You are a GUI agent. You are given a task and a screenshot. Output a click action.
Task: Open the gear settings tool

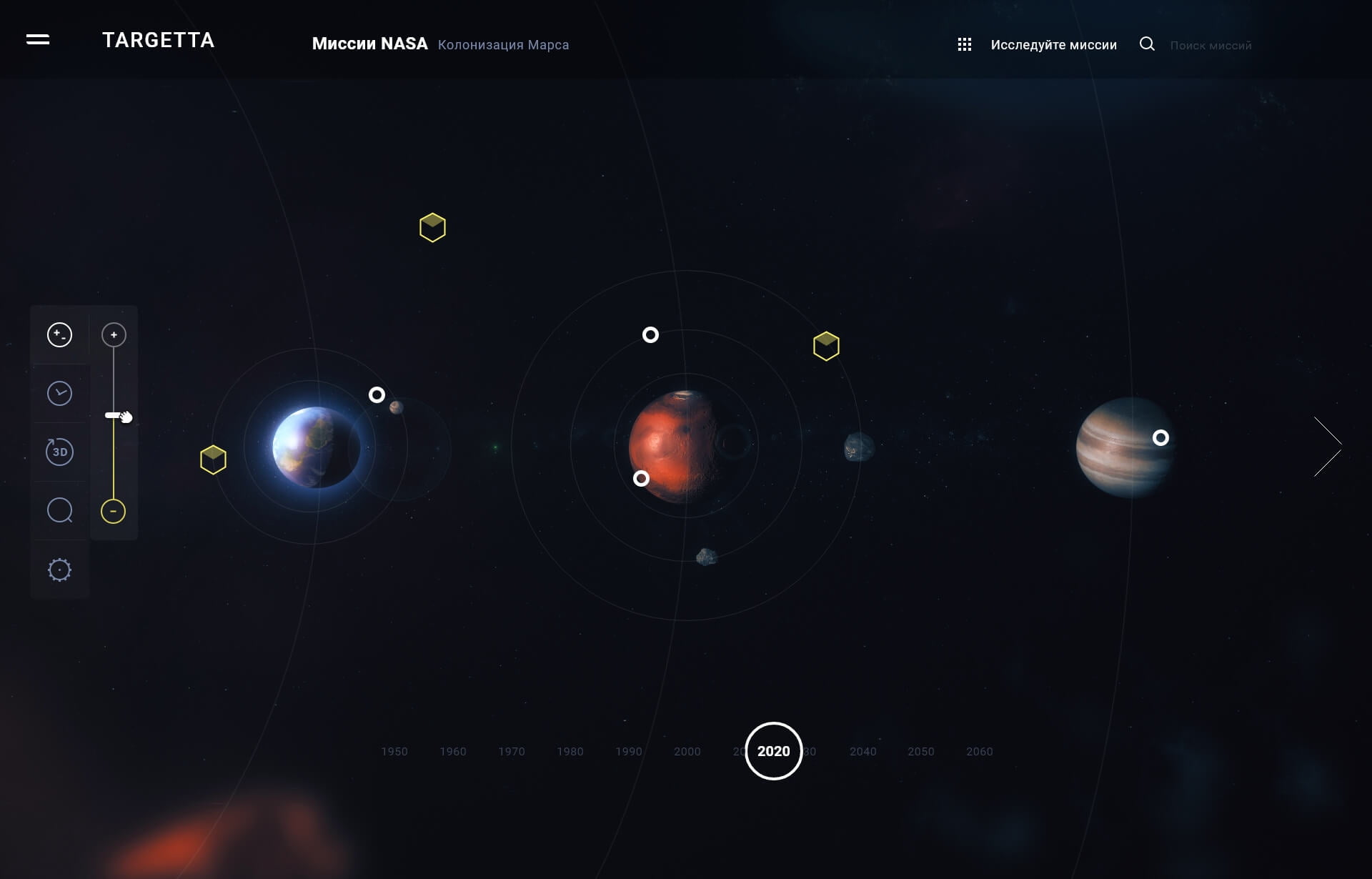tap(59, 570)
